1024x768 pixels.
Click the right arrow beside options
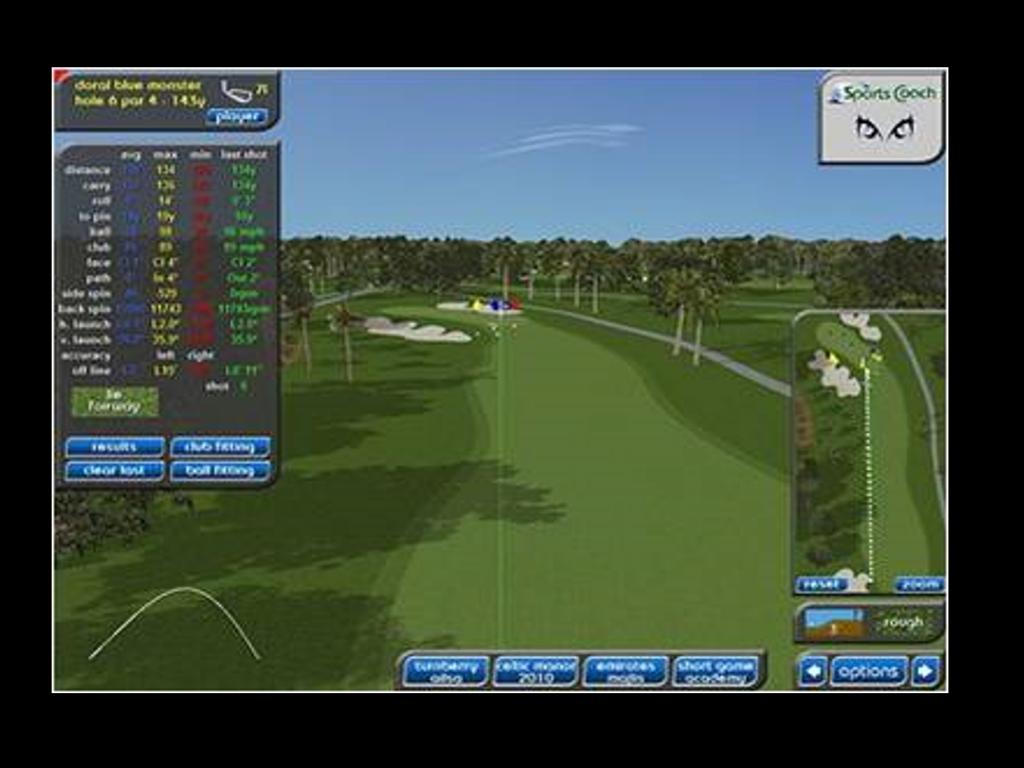pyautogui.click(x=926, y=671)
